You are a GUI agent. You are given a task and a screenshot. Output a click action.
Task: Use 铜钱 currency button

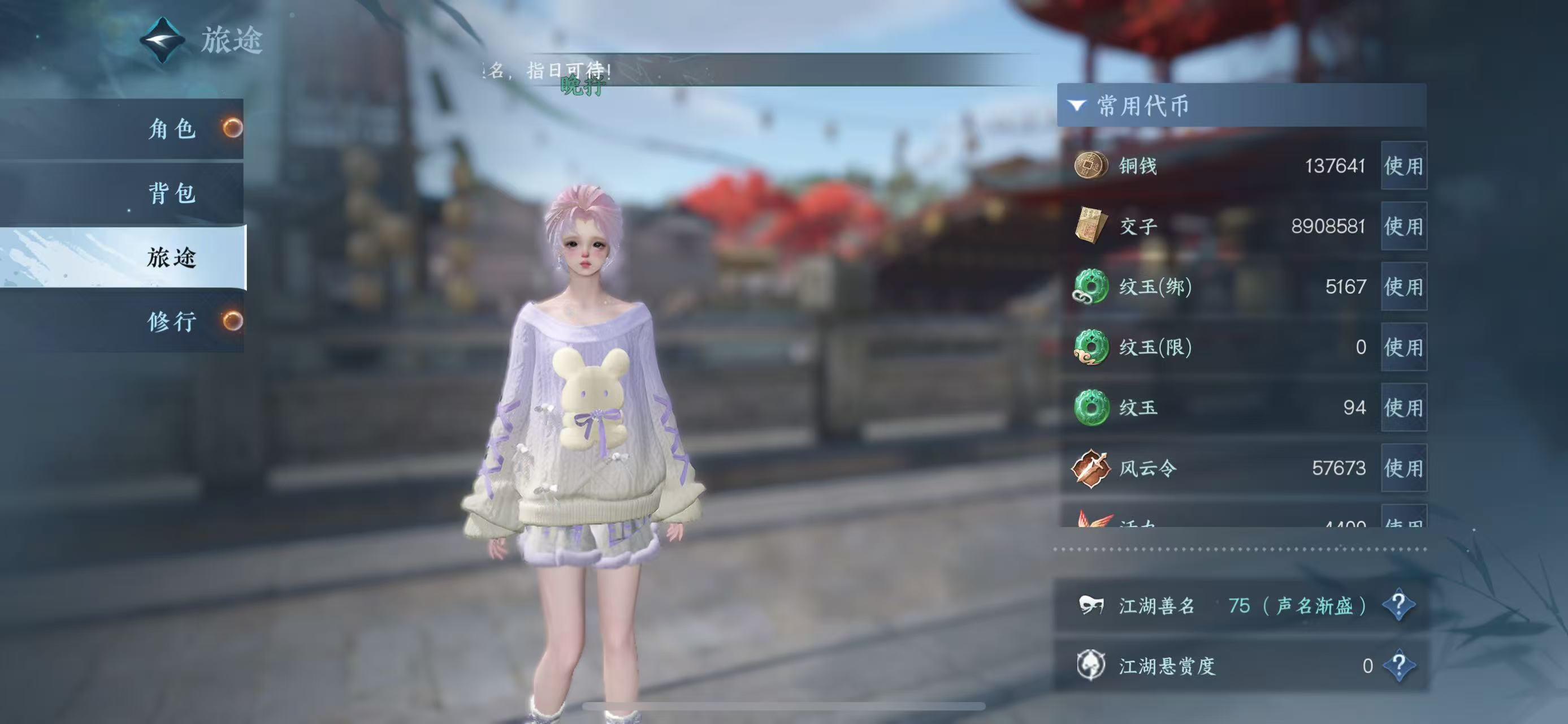pos(1403,166)
